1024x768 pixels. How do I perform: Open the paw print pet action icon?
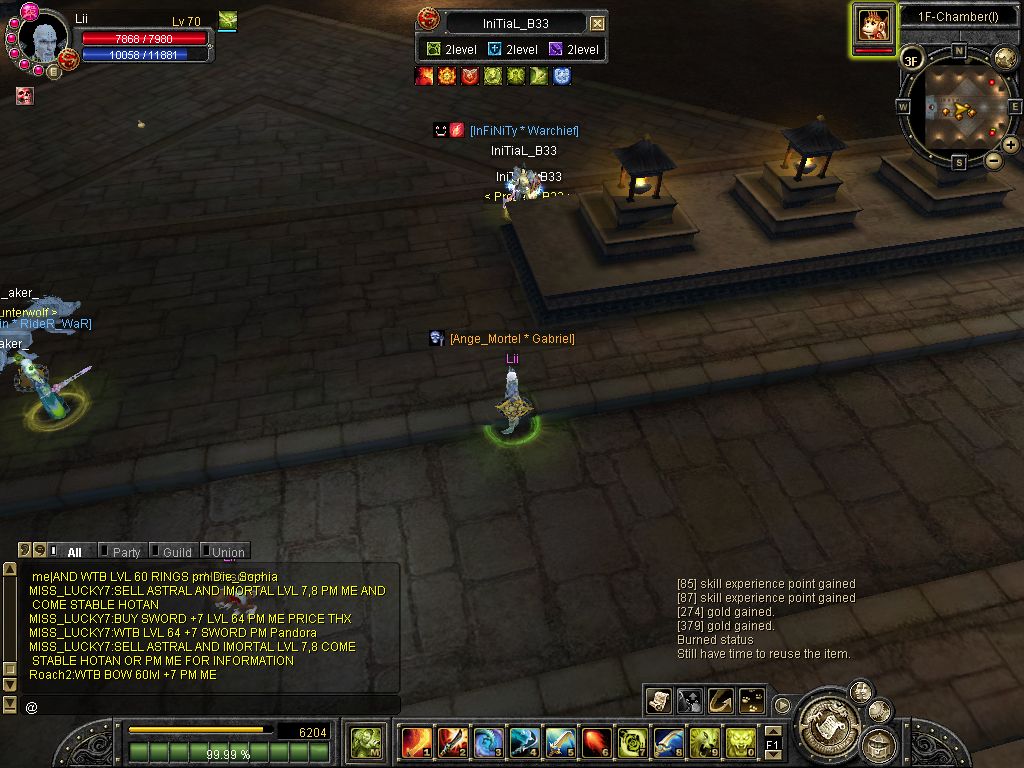click(752, 701)
